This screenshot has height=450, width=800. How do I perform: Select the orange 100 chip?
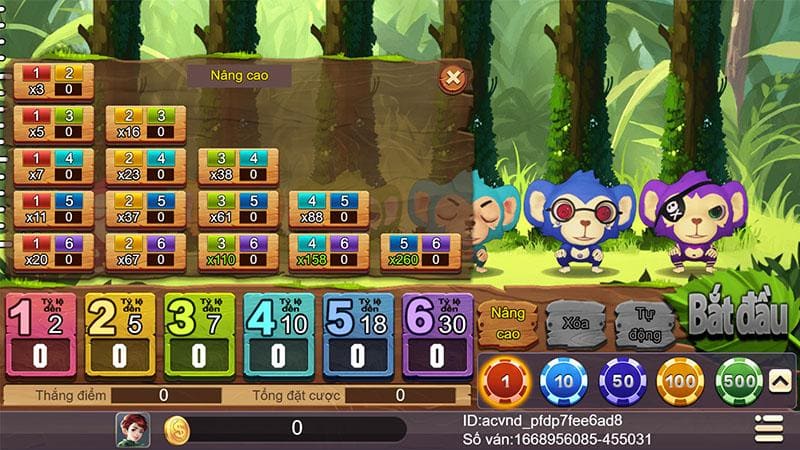(x=680, y=381)
